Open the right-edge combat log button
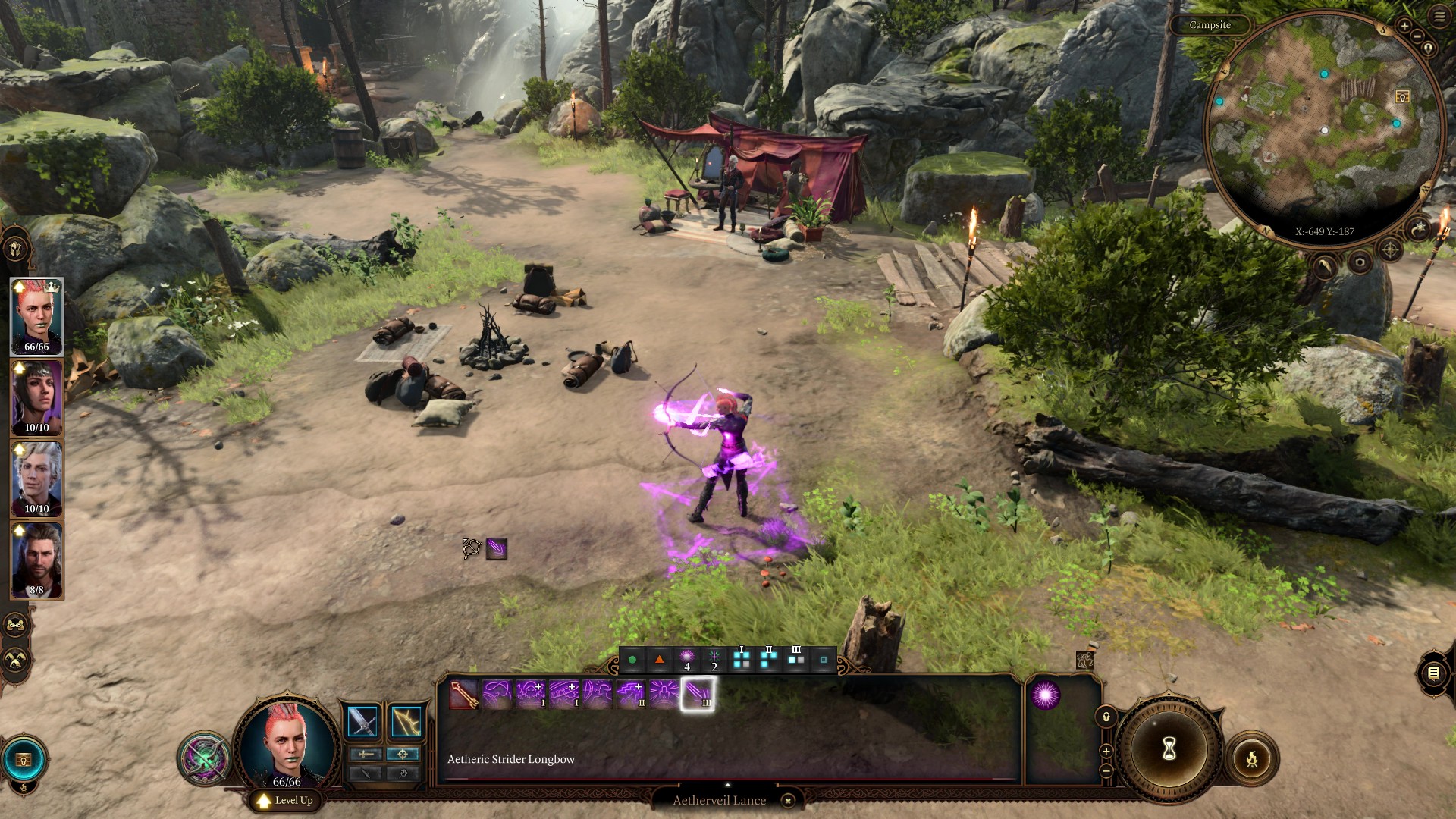The width and height of the screenshot is (1456, 819). pyautogui.click(x=1433, y=673)
